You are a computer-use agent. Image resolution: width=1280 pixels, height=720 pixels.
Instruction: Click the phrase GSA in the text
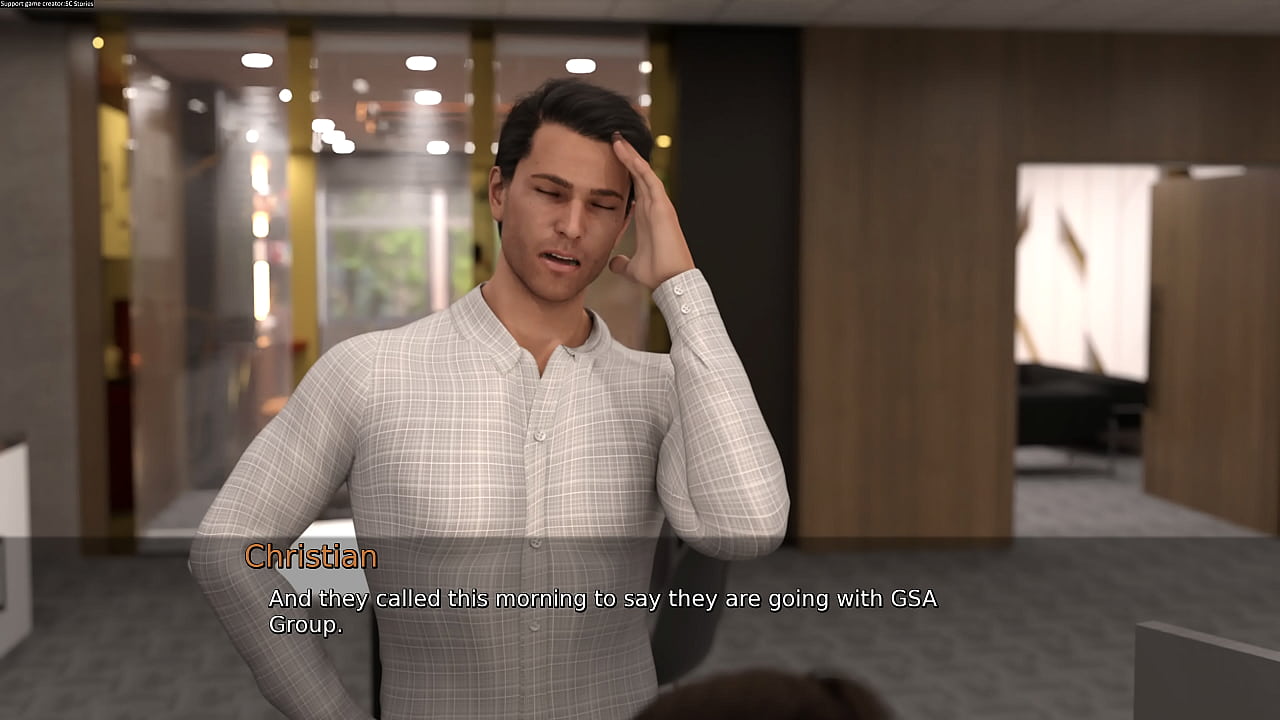912,599
